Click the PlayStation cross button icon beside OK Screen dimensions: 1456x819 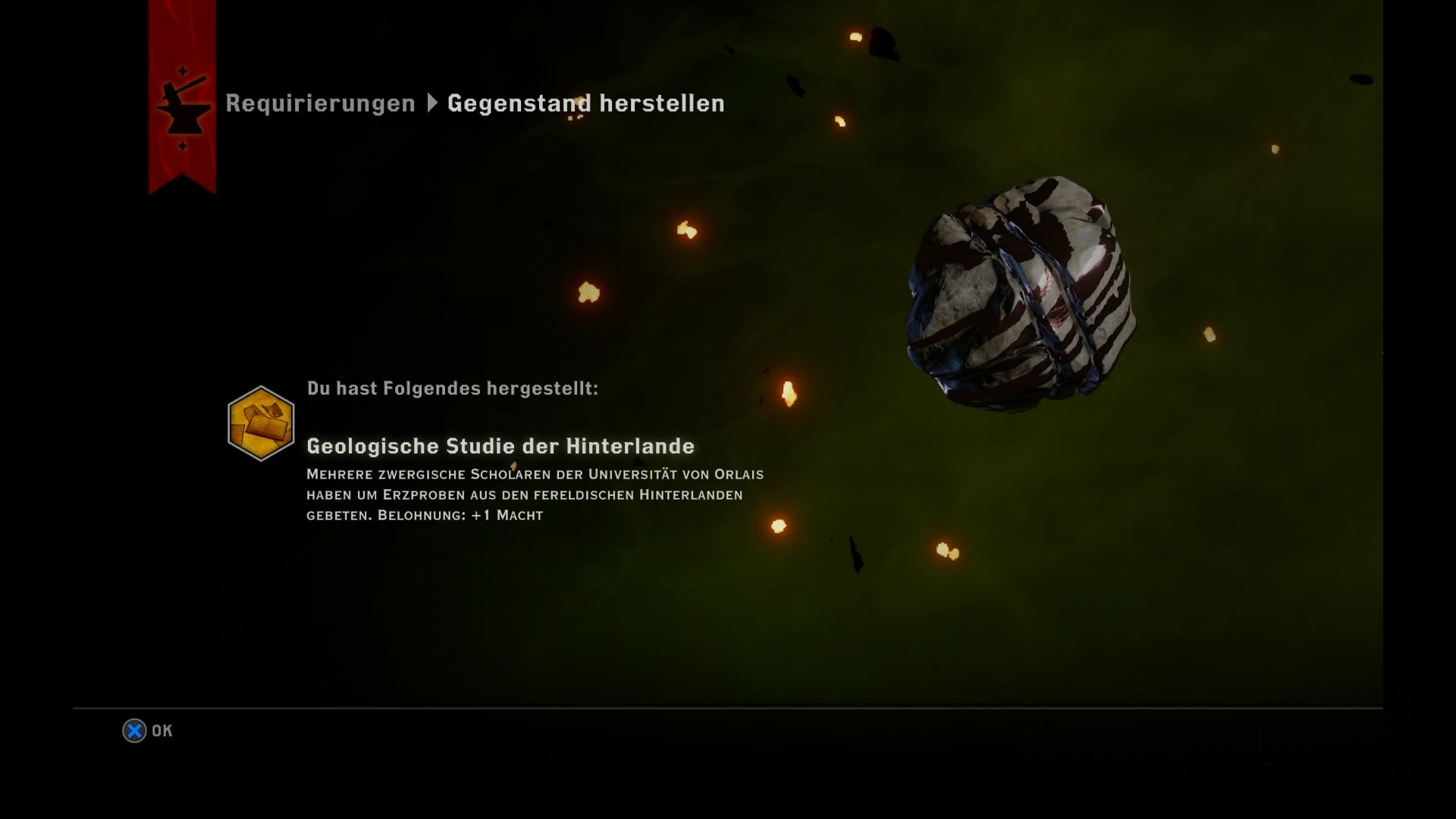133,730
